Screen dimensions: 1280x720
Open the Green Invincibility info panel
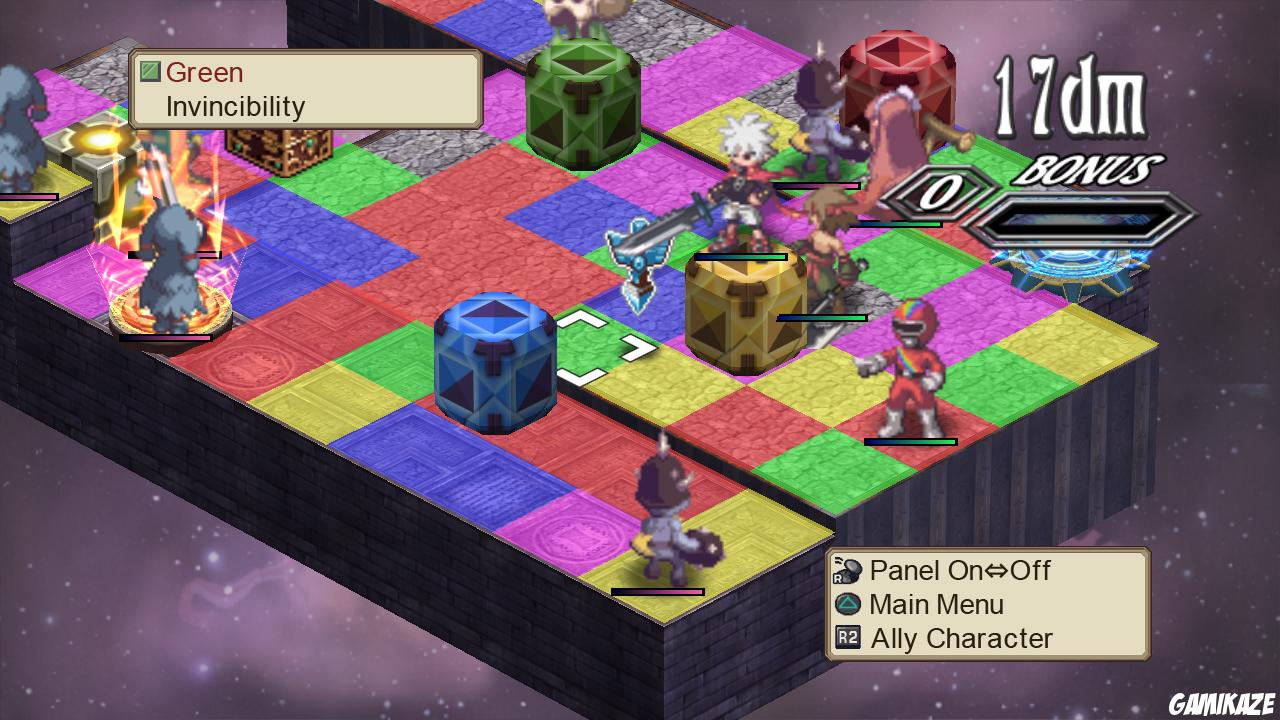coord(305,90)
